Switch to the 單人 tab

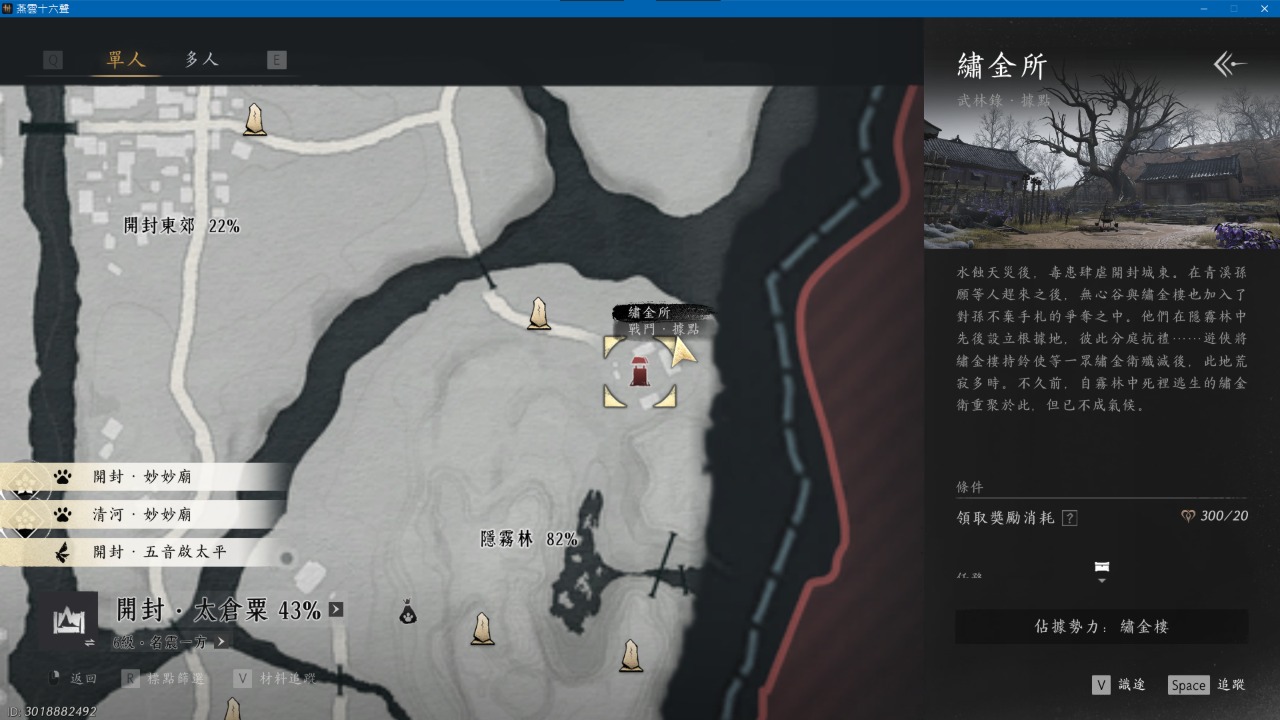coord(126,60)
